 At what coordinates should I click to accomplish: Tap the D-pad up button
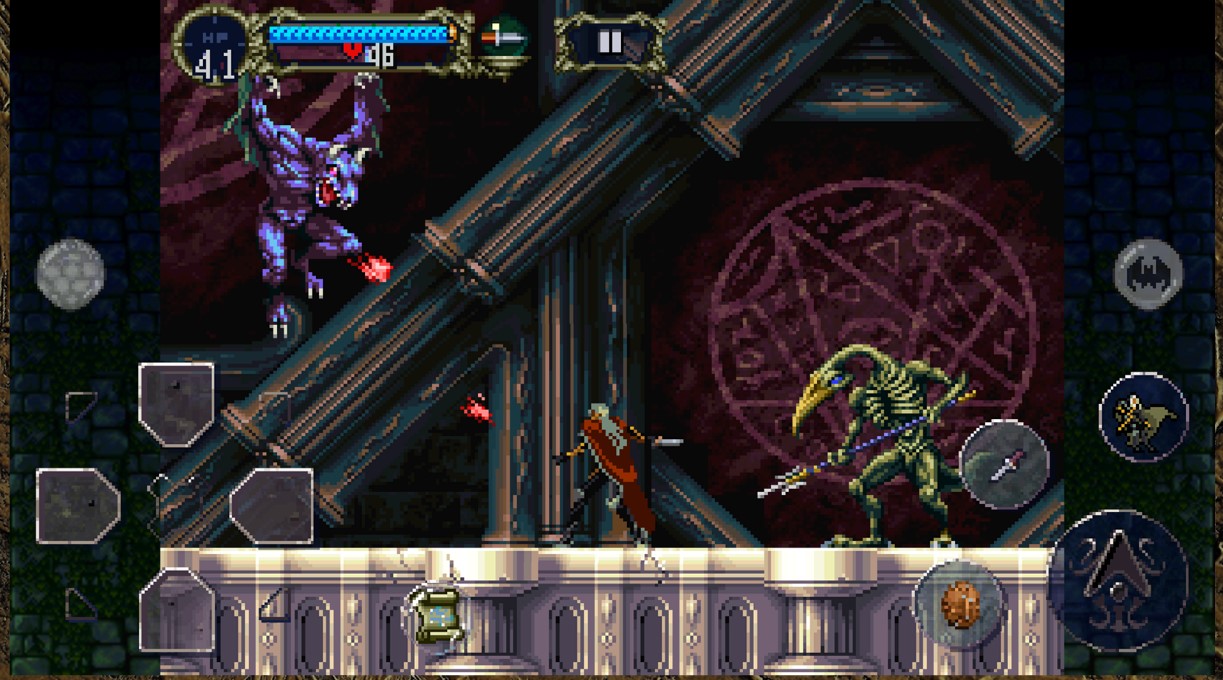pos(176,403)
